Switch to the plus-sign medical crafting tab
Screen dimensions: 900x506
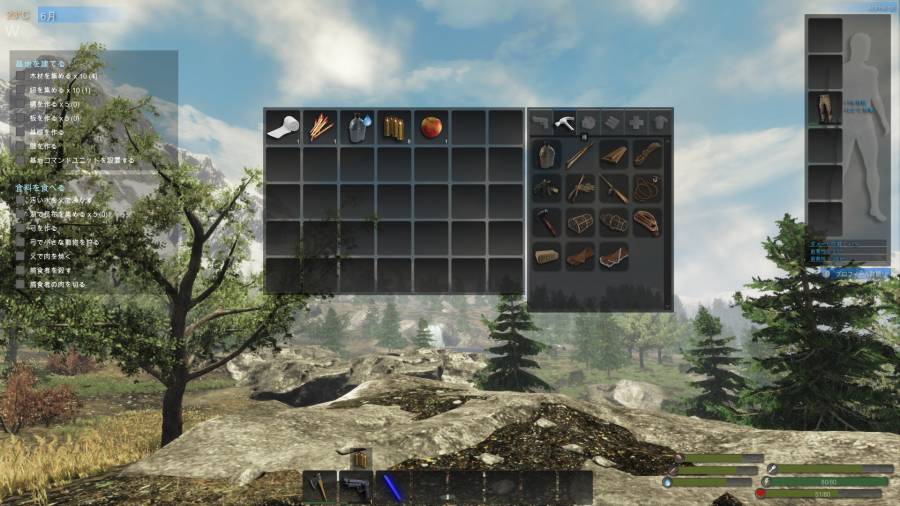(636, 121)
